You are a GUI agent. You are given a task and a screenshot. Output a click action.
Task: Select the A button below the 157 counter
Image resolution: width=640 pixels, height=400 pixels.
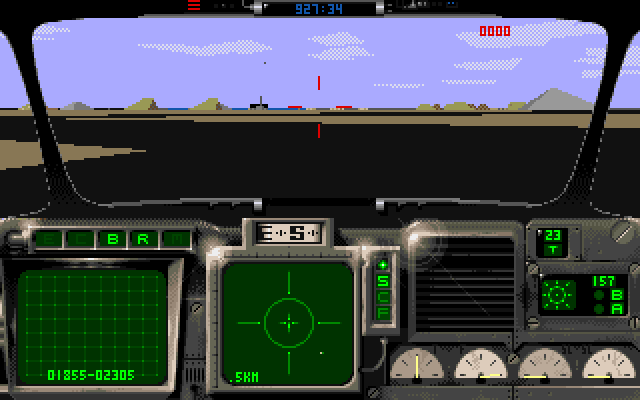(x=616, y=310)
